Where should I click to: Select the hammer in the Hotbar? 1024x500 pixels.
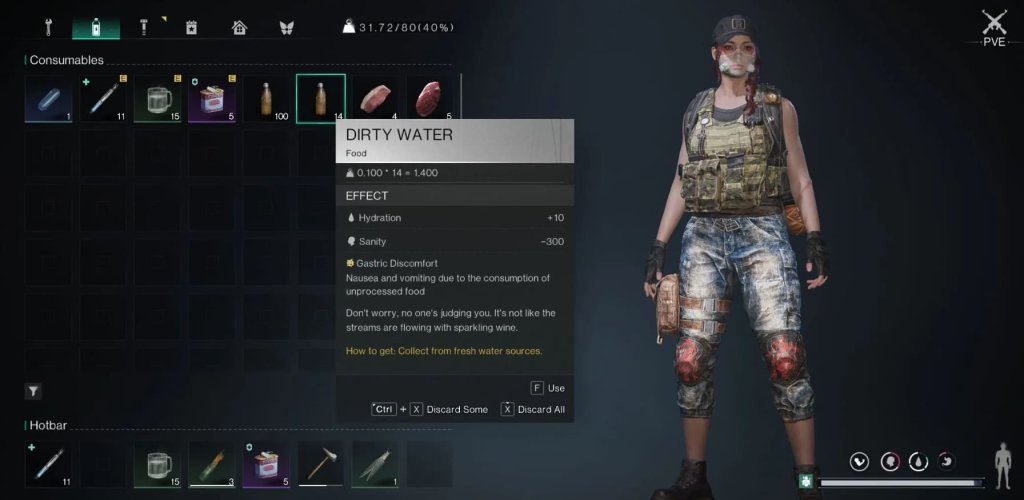click(320, 465)
